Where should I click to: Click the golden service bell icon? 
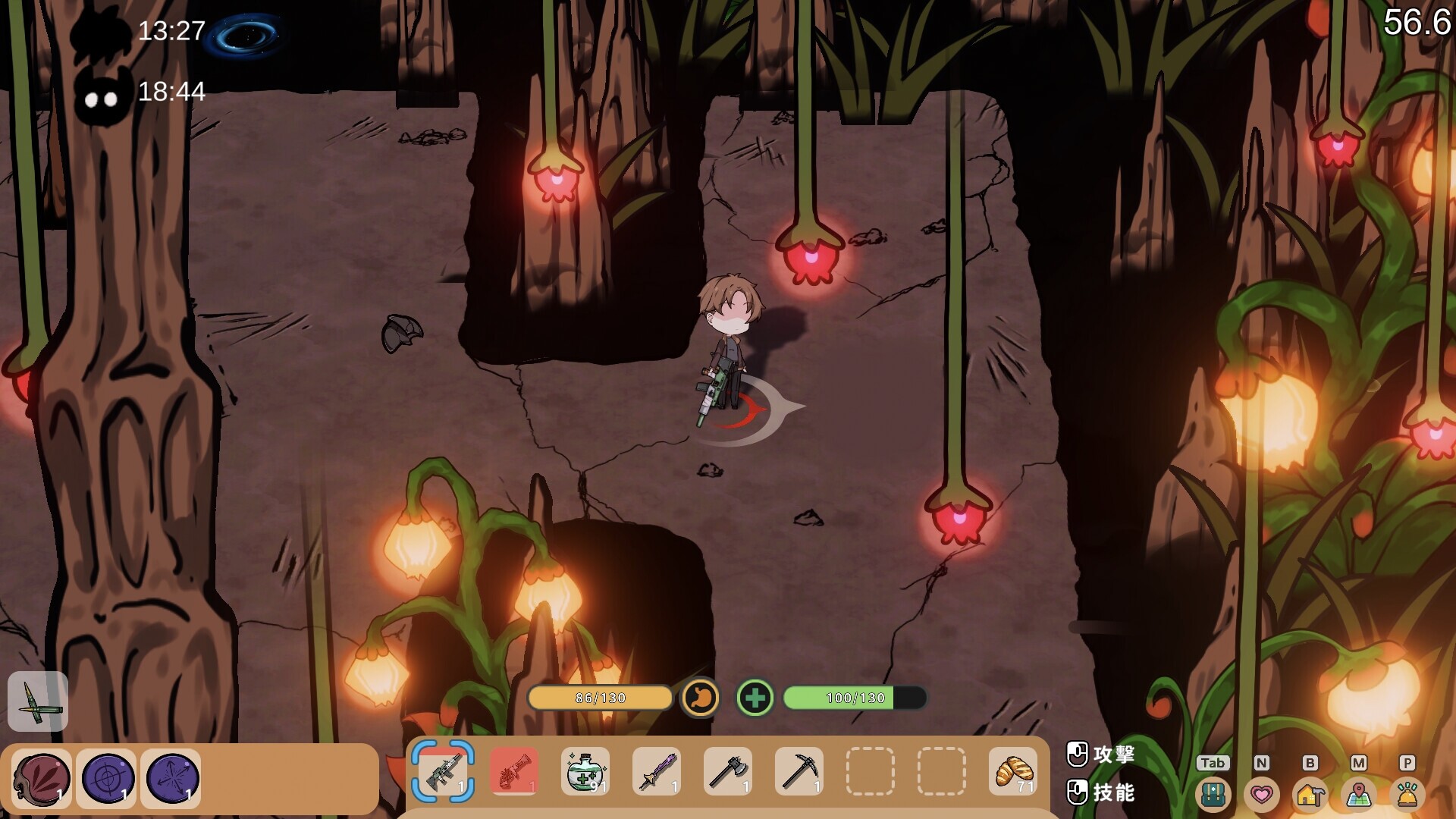[x=1407, y=794]
